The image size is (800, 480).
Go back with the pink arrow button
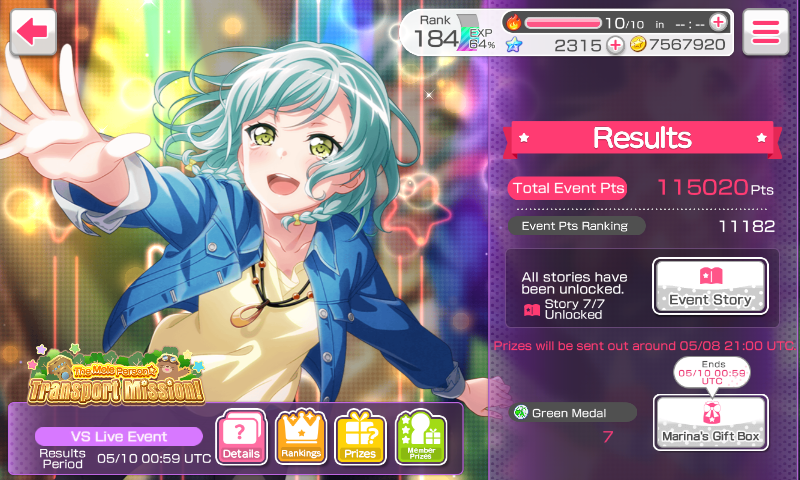[x=32, y=32]
